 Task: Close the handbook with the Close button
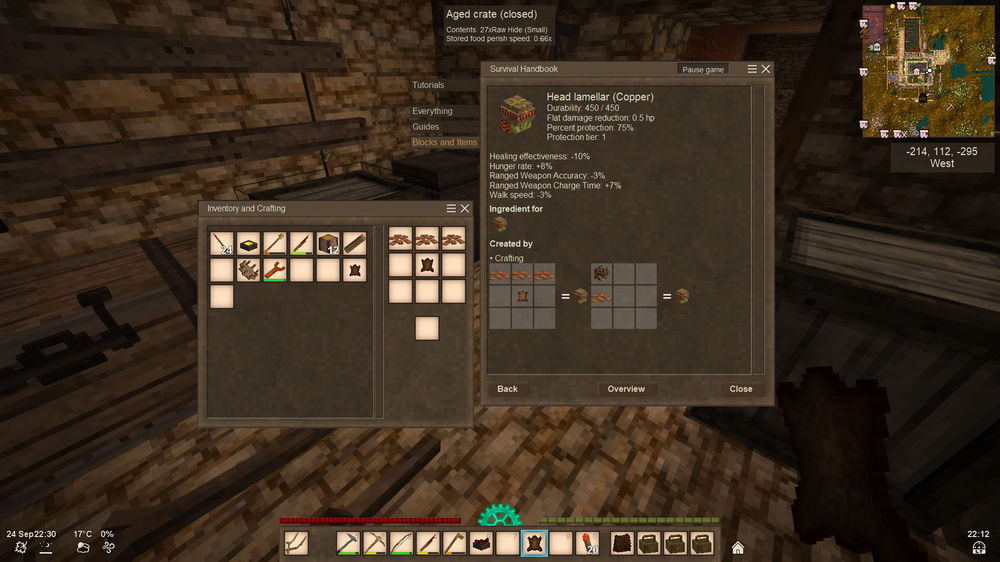(x=741, y=389)
